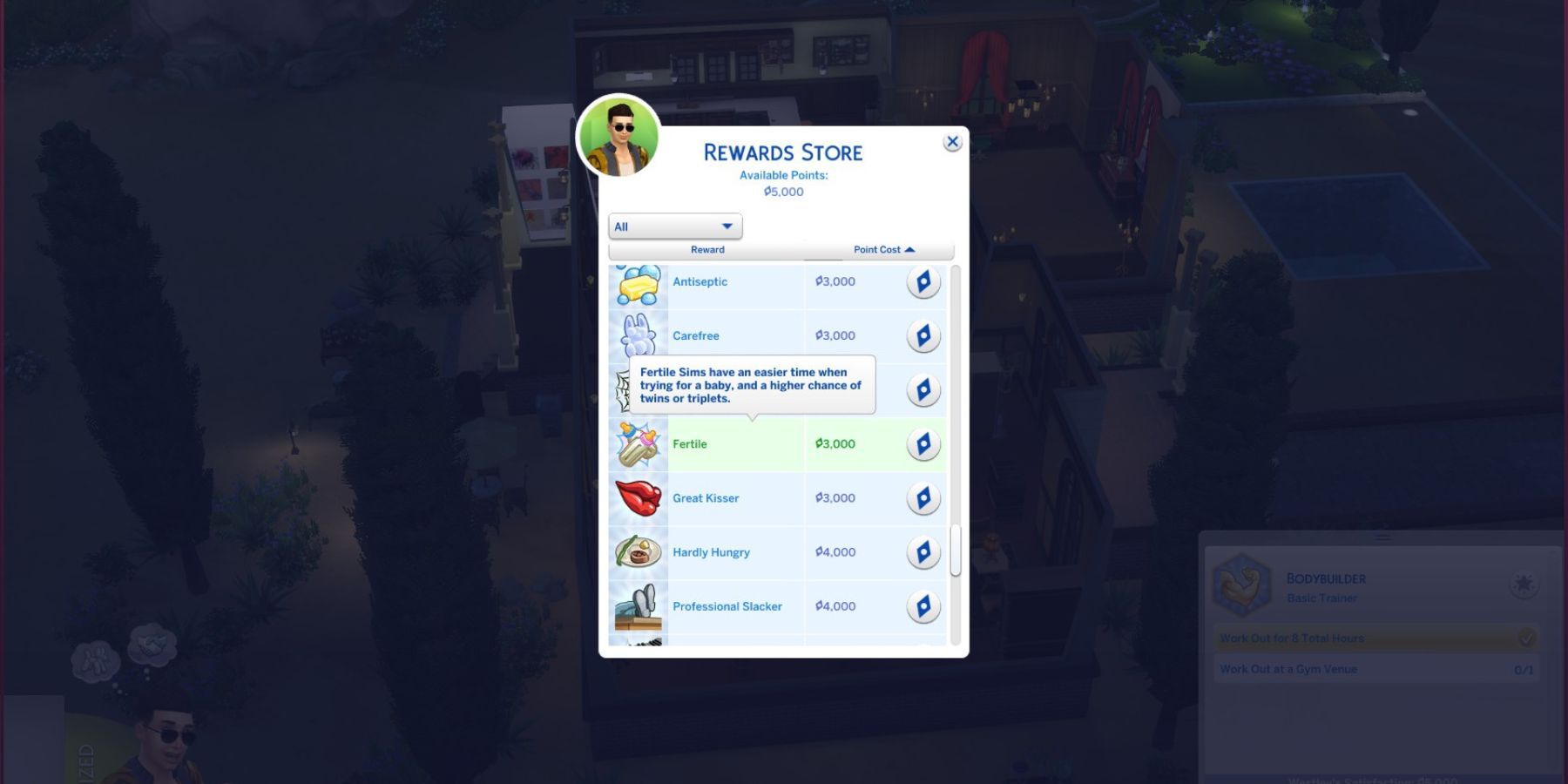The image size is (1568, 784).
Task: Switch sorting to the Reward column header
Action: coord(707,249)
